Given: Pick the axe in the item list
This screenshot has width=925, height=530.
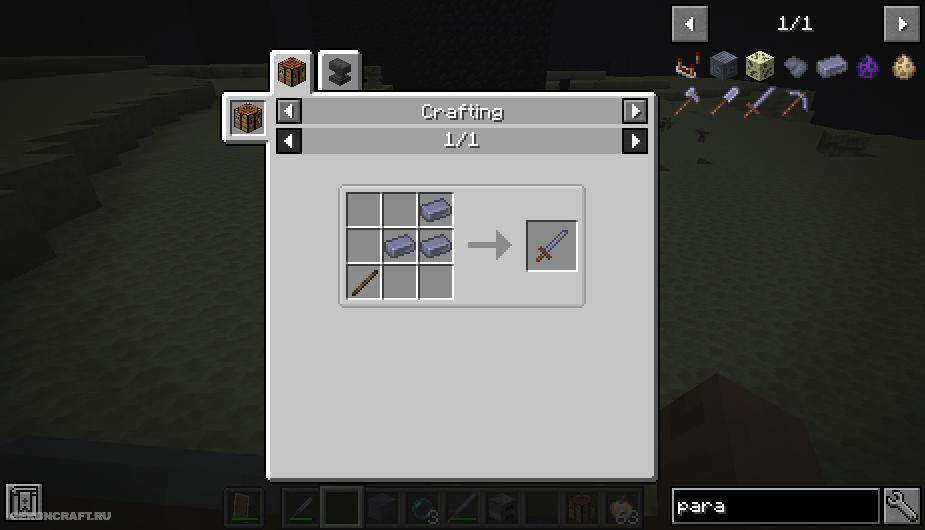Looking at the screenshot, I should click(688, 101).
